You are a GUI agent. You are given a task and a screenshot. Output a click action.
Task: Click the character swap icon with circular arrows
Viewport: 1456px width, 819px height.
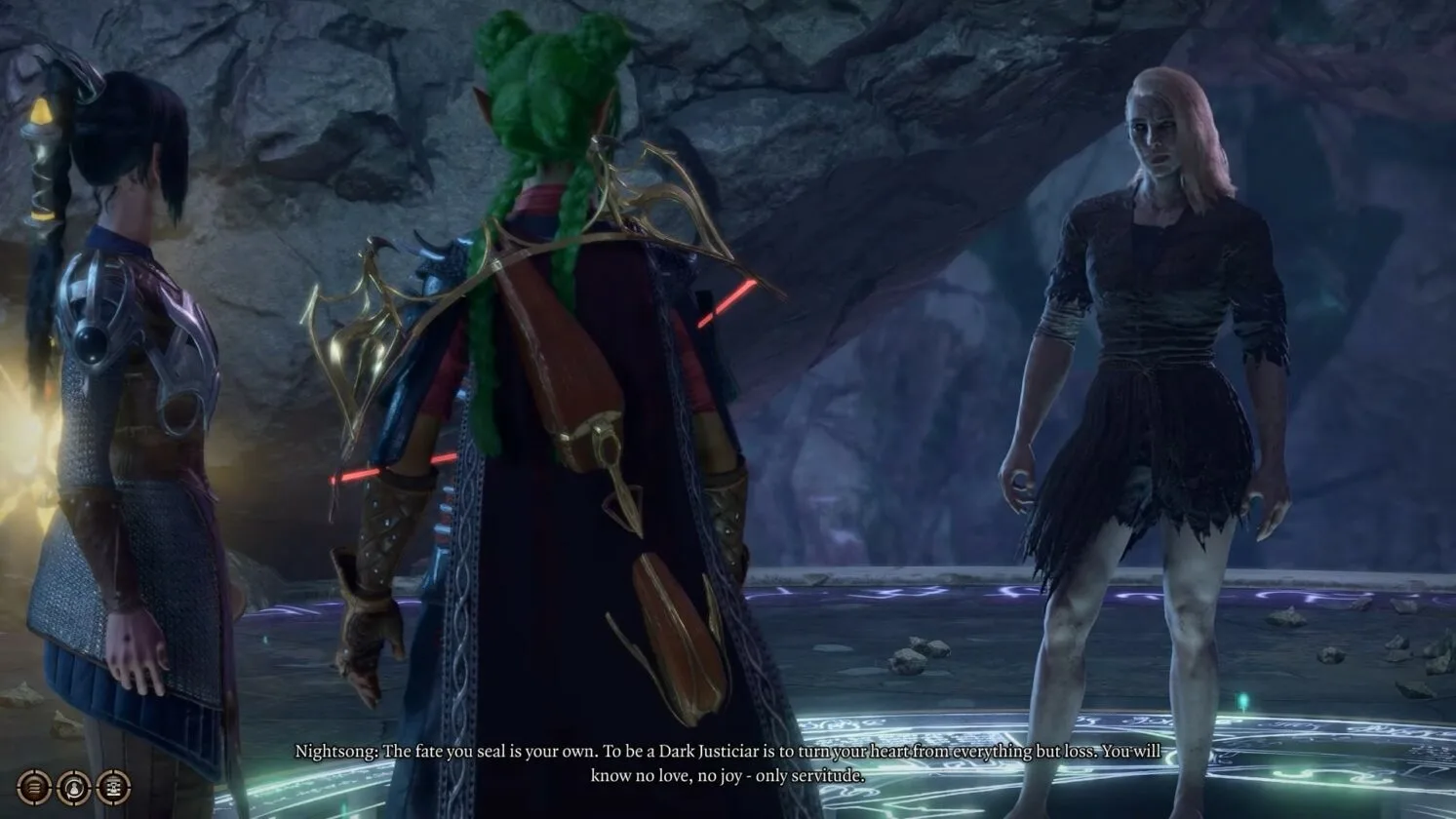[74, 788]
